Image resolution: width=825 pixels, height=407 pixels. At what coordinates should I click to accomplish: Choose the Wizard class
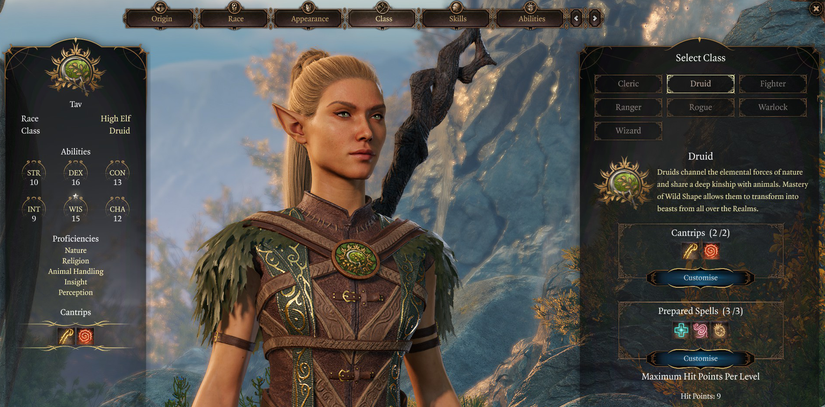coord(627,130)
